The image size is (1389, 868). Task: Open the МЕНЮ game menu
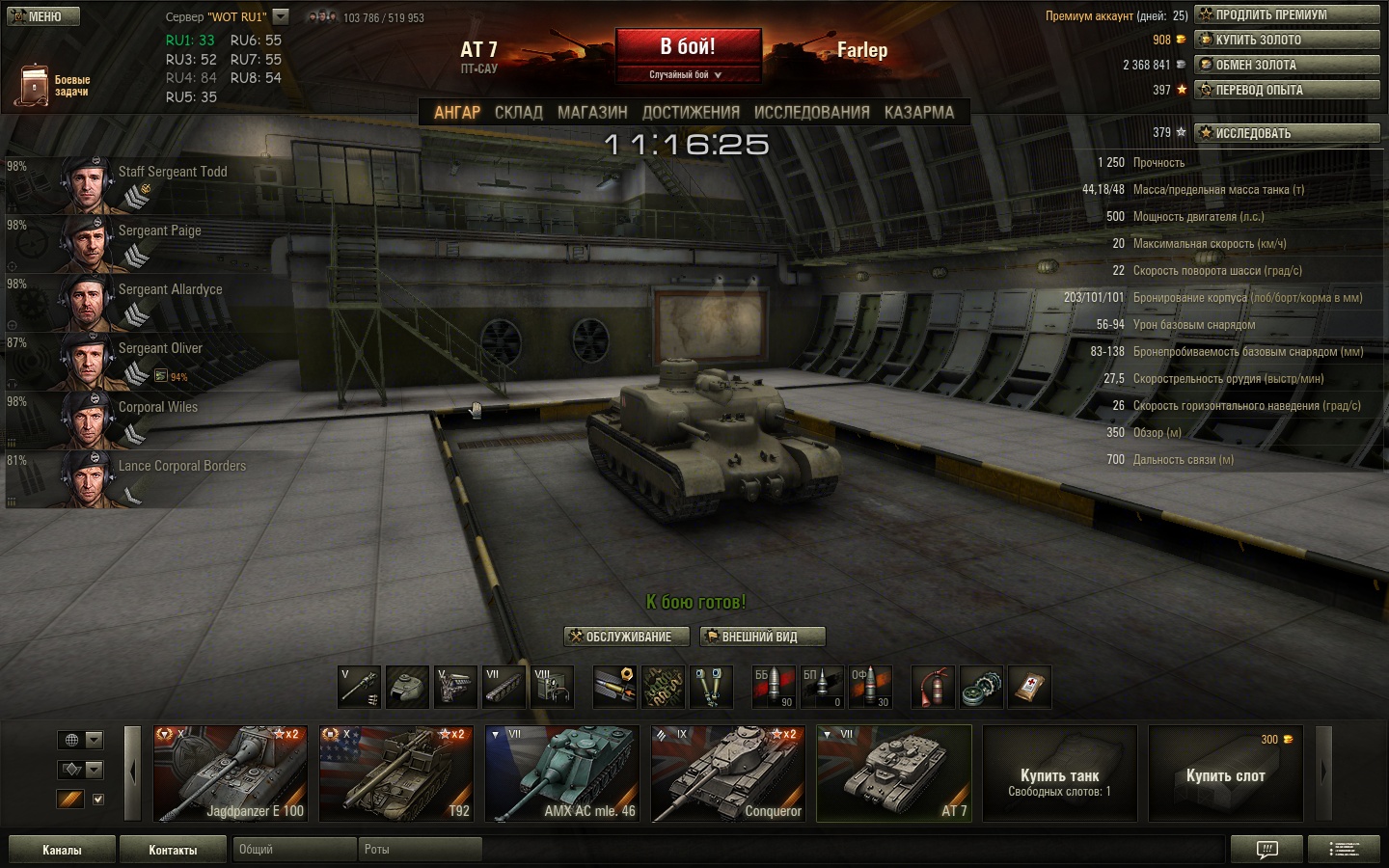coord(43,16)
